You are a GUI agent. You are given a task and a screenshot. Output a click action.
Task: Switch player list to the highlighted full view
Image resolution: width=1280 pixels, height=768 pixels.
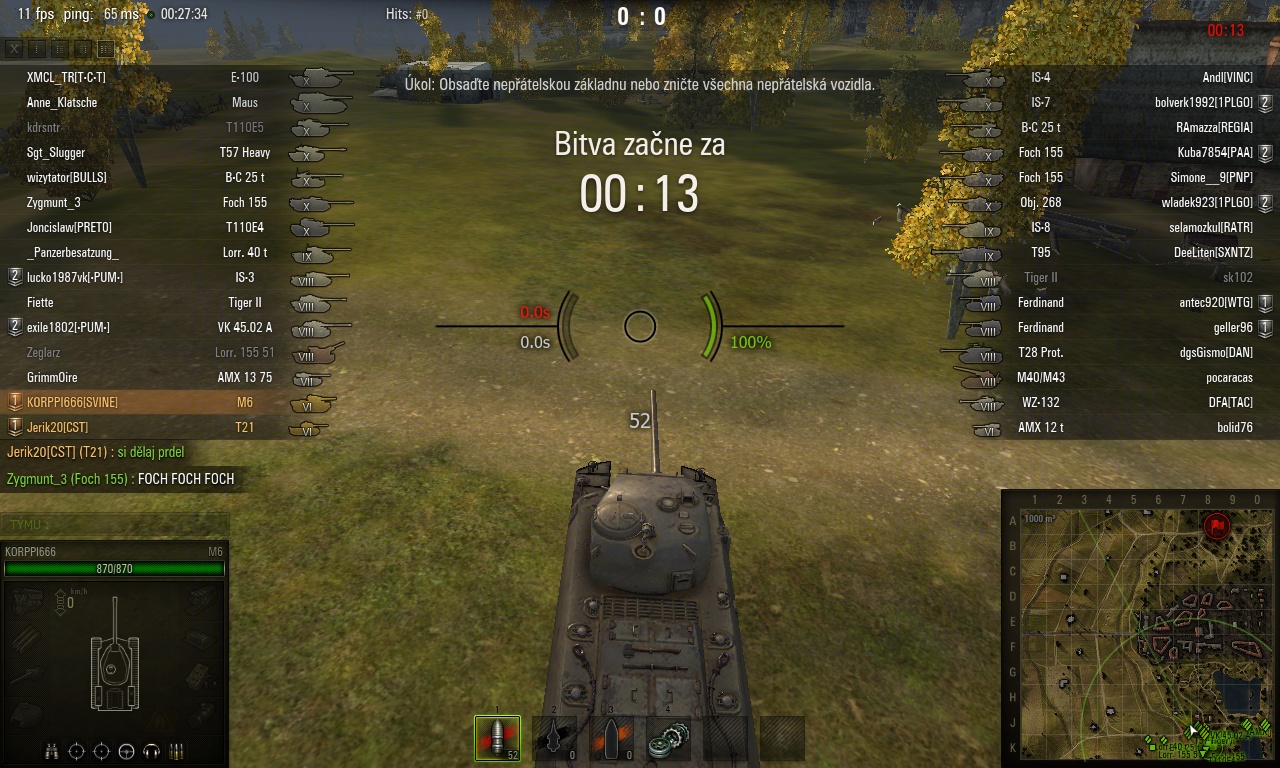(105, 47)
